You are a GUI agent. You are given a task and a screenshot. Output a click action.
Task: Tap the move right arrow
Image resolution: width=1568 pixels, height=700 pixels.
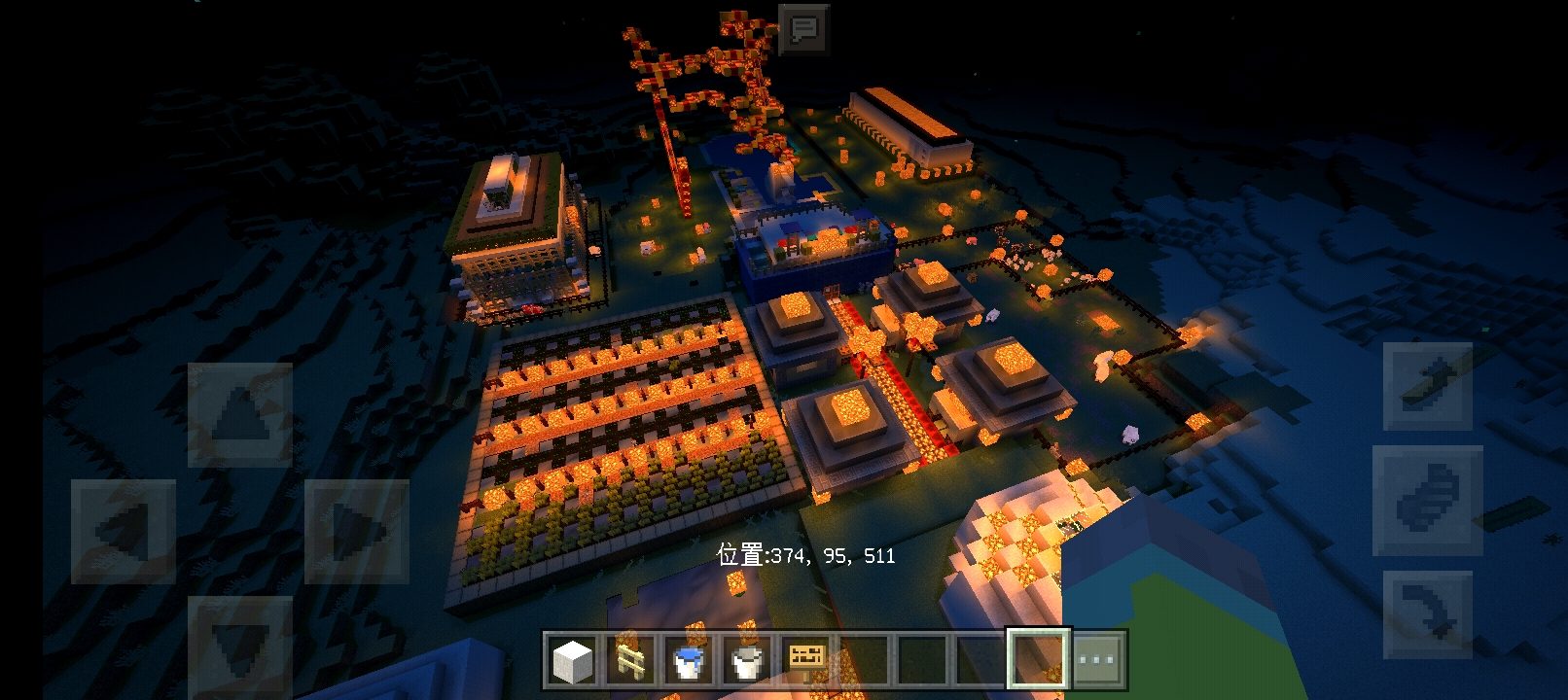click(356, 531)
